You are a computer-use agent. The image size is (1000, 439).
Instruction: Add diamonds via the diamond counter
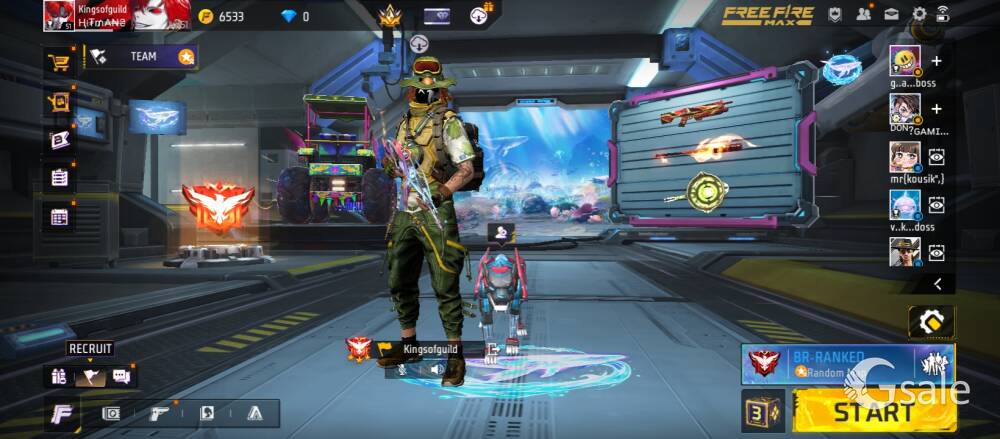tap(295, 16)
